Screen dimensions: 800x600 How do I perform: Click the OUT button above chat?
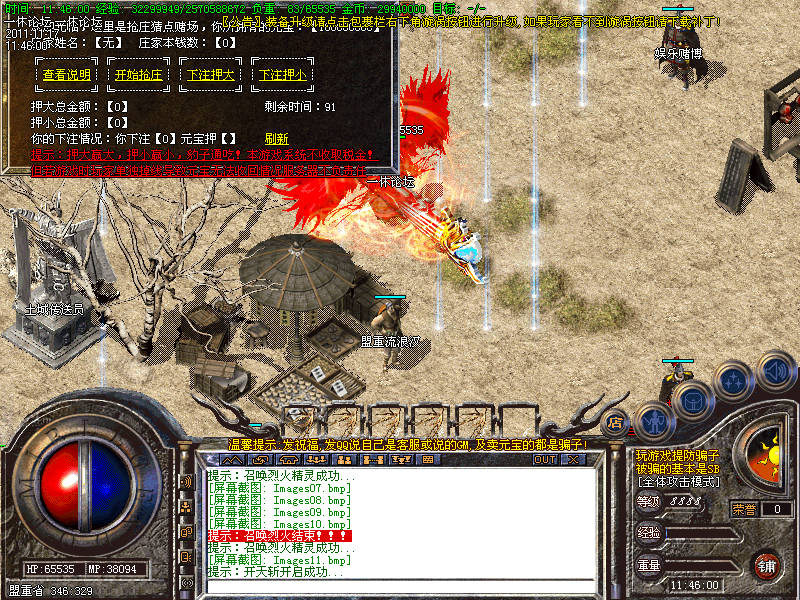pos(544,460)
